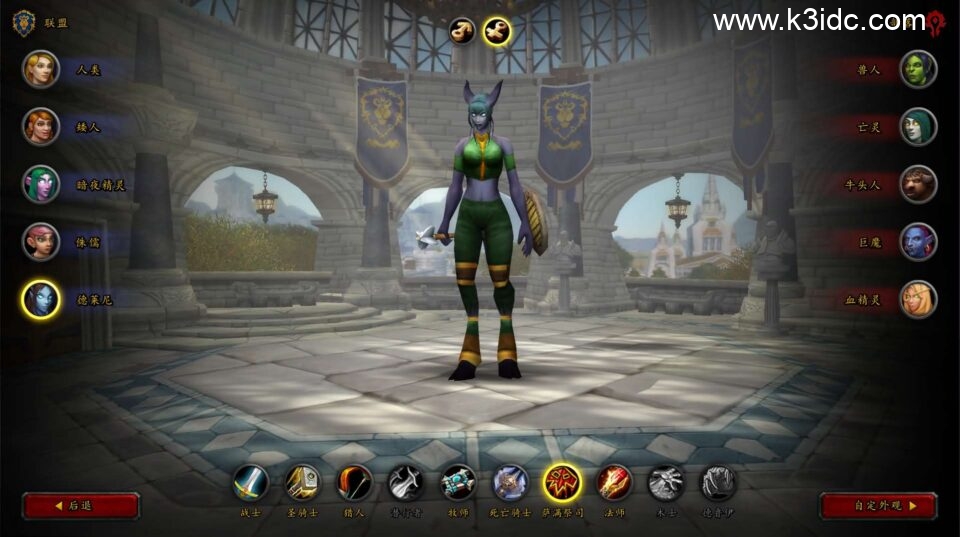The height and width of the screenshot is (537, 960).
Task: Choose the Orc race portrait
Action: (x=918, y=69)
